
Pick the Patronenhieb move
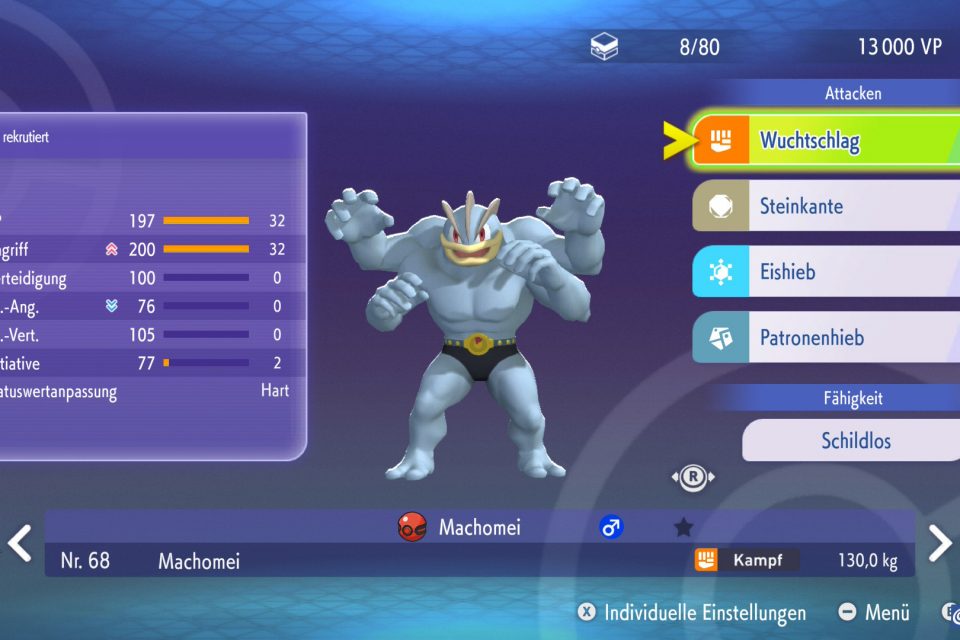[825, 338]
